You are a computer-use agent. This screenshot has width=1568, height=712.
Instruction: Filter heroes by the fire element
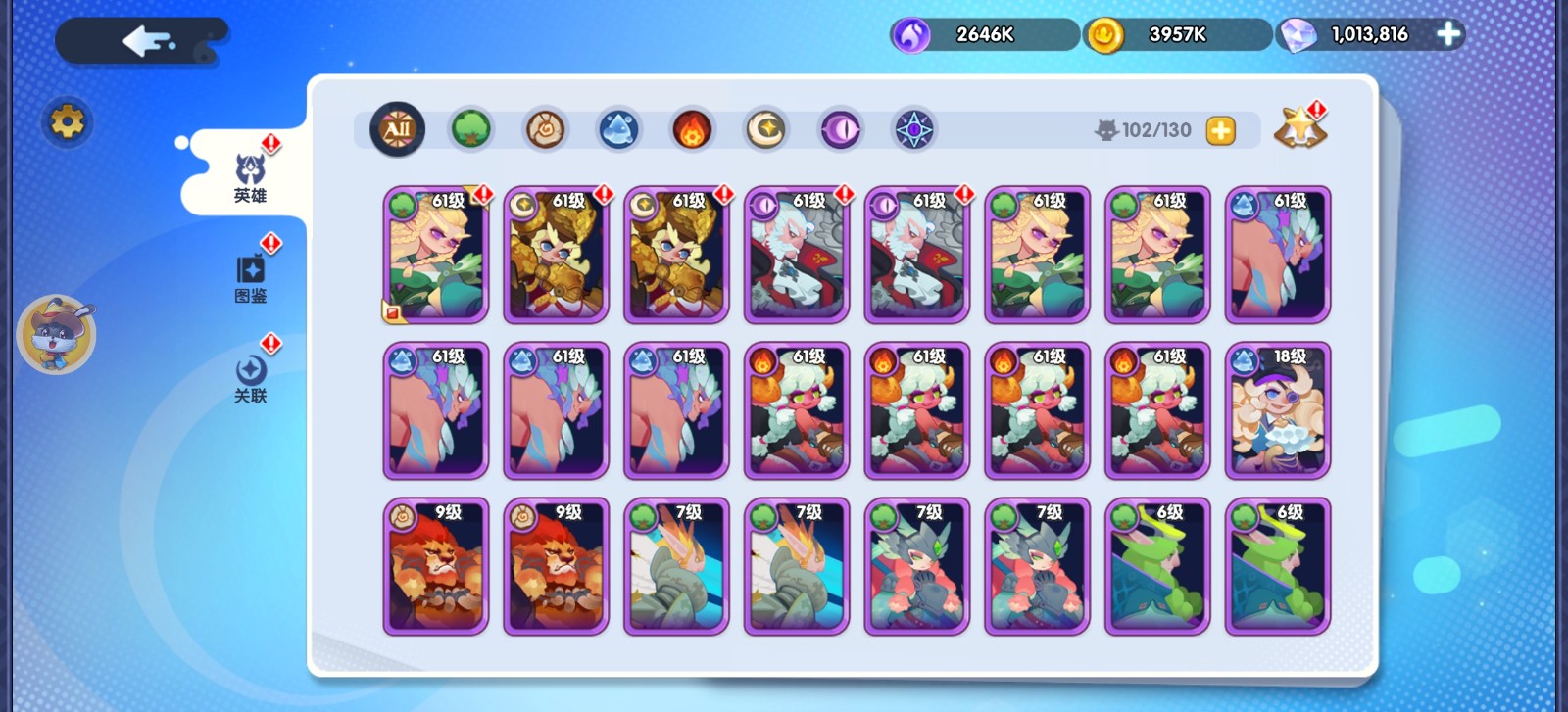pos(692,129)
